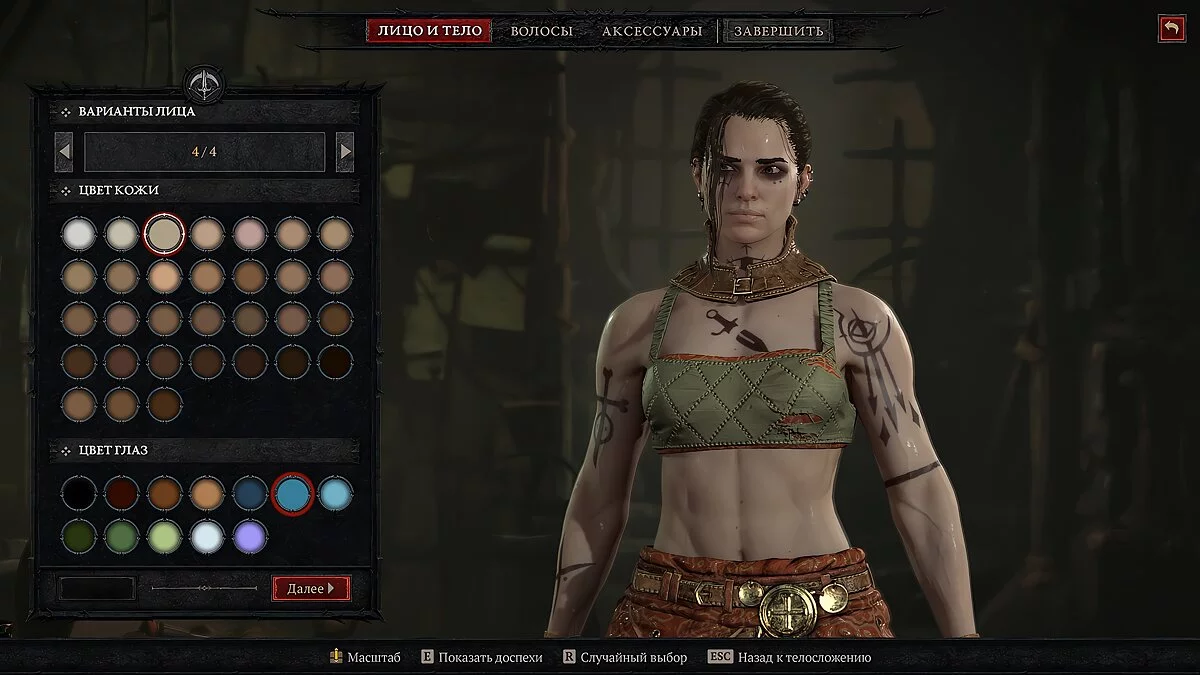
Task: Choose the light blue eye color swatch
Action: (336, 493)
